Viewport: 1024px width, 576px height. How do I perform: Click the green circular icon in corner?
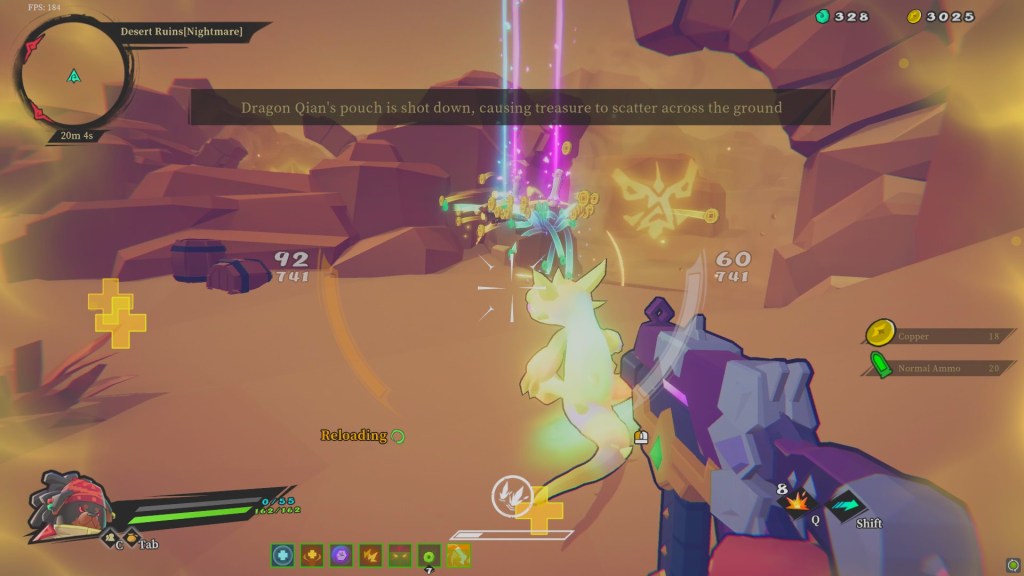pyautogui.click(x=1013, y=564)
